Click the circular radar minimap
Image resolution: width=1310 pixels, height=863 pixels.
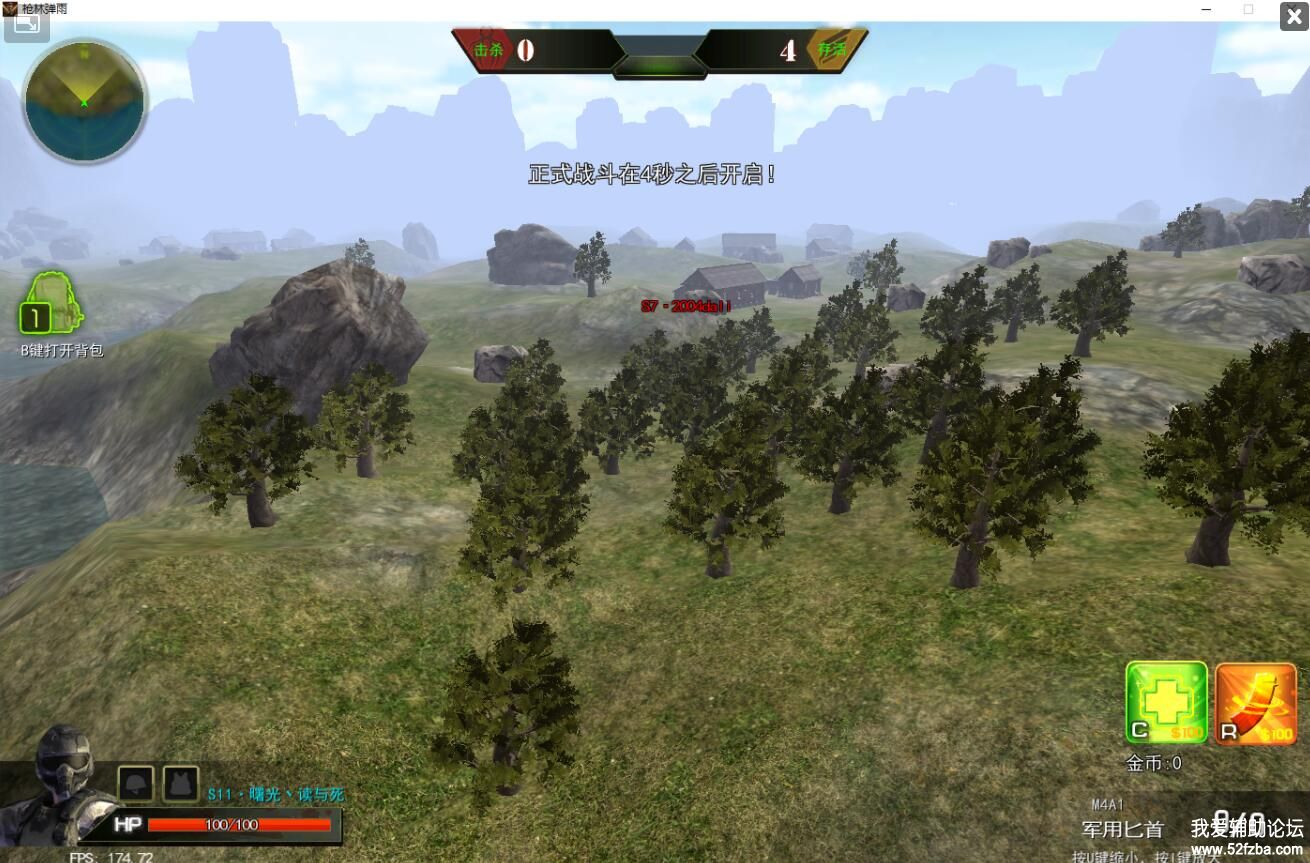(x=85, y=102)
